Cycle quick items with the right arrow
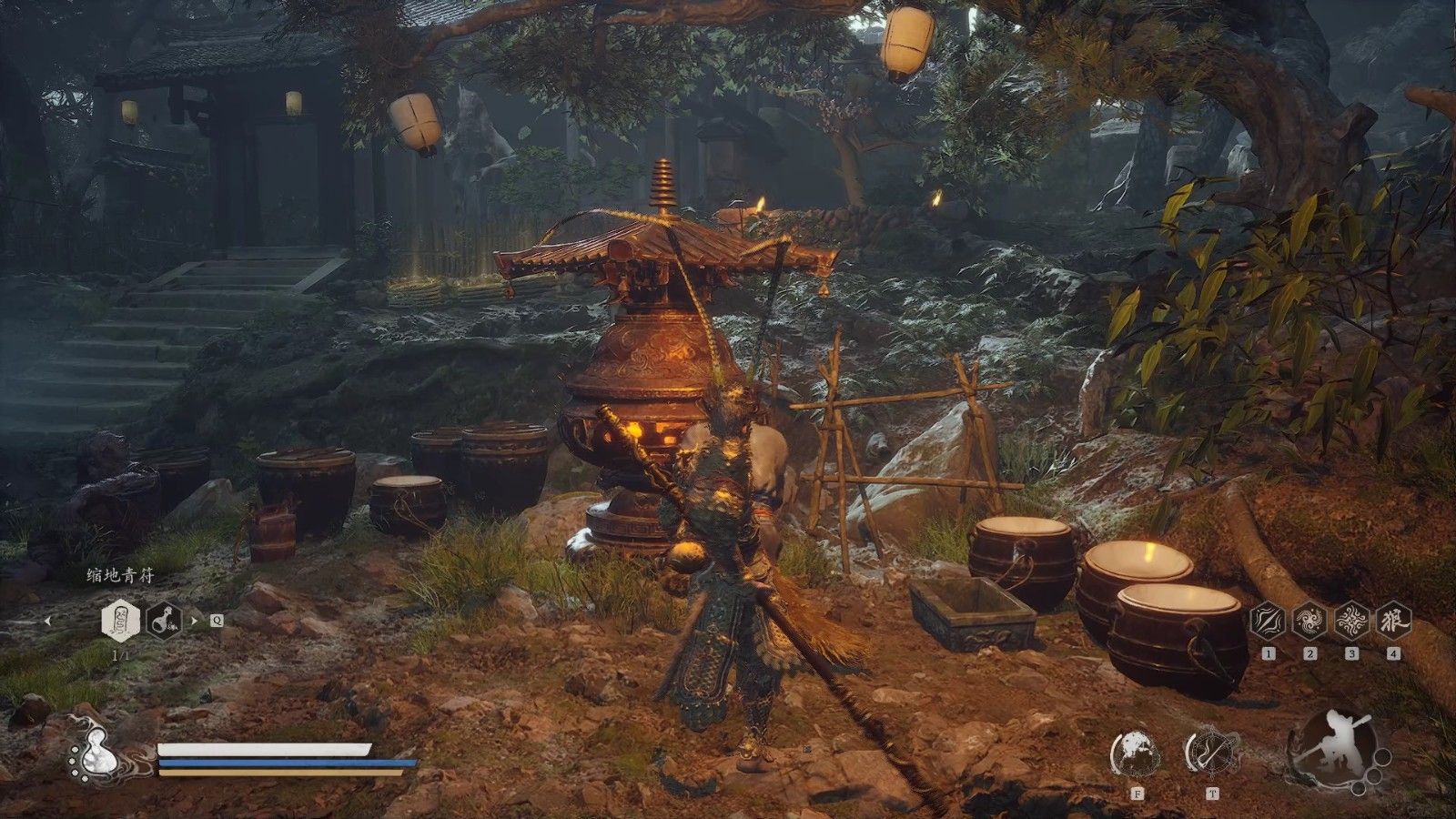1456x819 pixels. 194,621
